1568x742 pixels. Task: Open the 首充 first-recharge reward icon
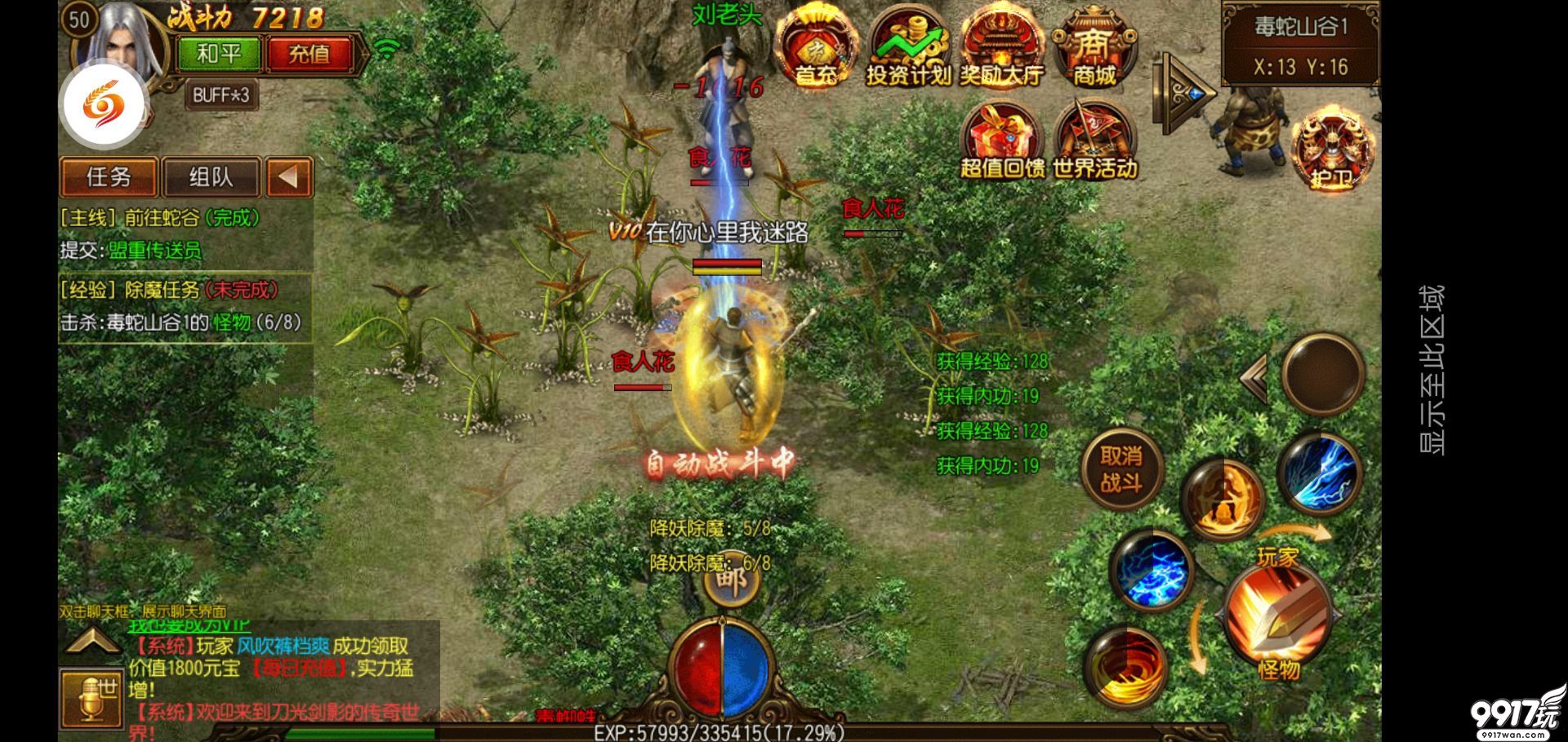click(815, 47)
